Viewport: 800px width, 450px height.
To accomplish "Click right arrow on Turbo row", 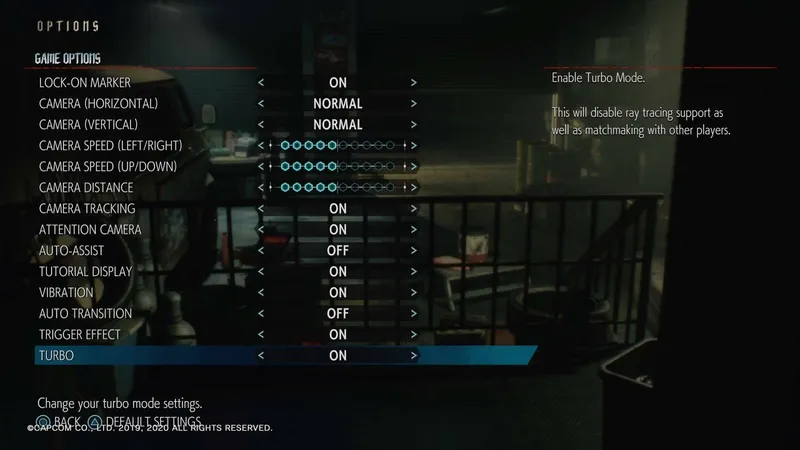I will pos(413,356).
